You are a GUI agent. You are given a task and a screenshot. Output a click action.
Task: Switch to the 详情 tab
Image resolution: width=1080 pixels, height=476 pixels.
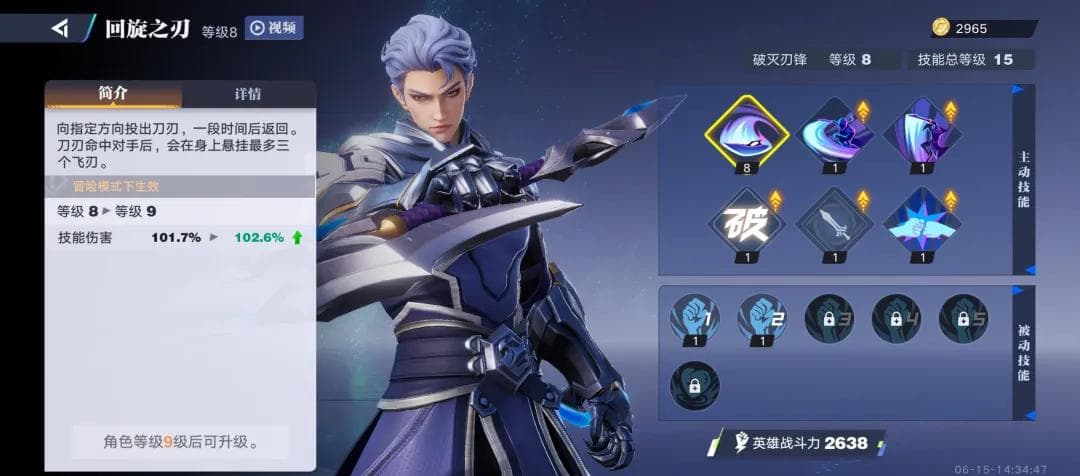pyautogui.click(x=248, y=94)
